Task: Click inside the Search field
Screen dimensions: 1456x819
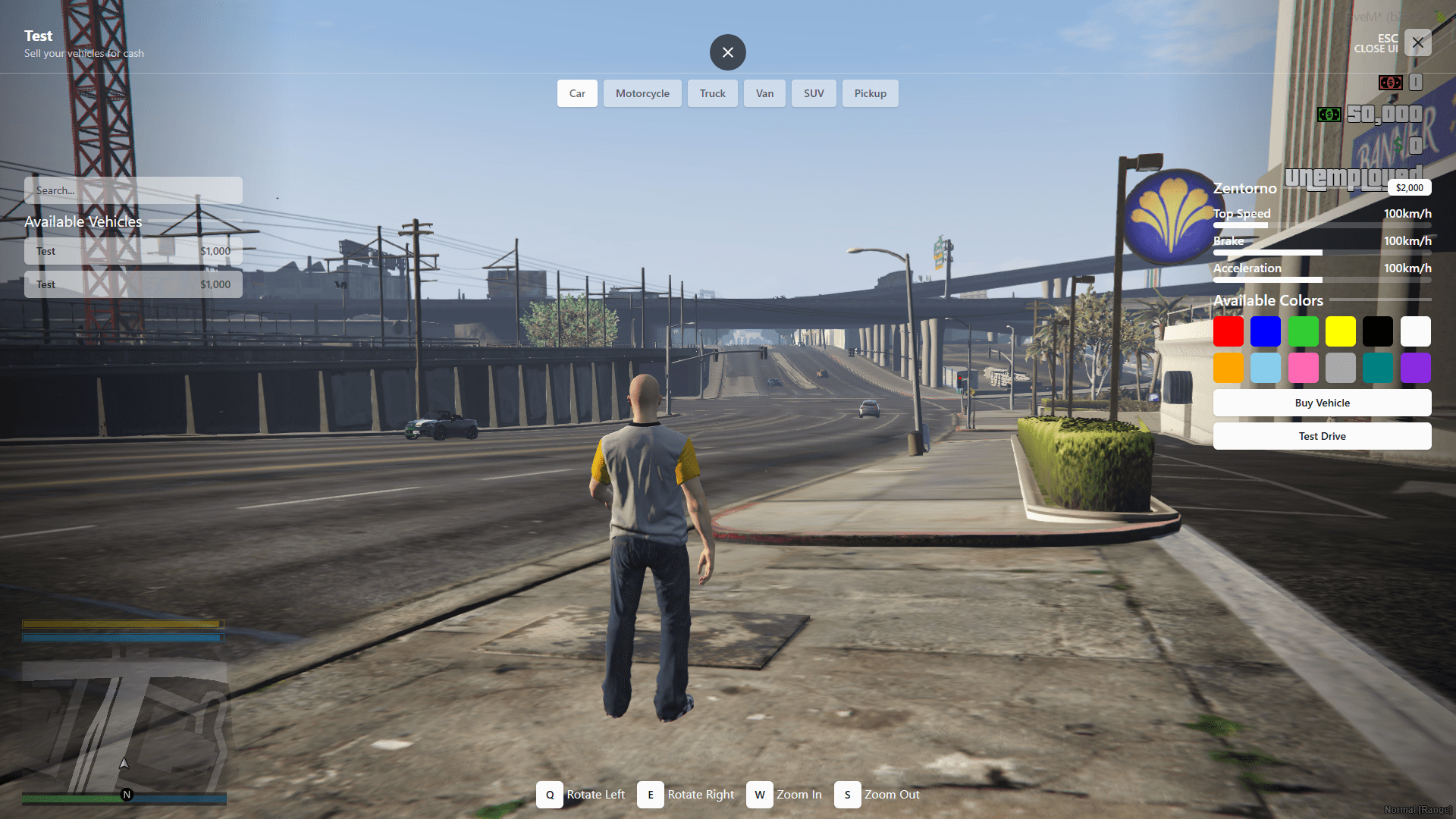Action: 133,190
